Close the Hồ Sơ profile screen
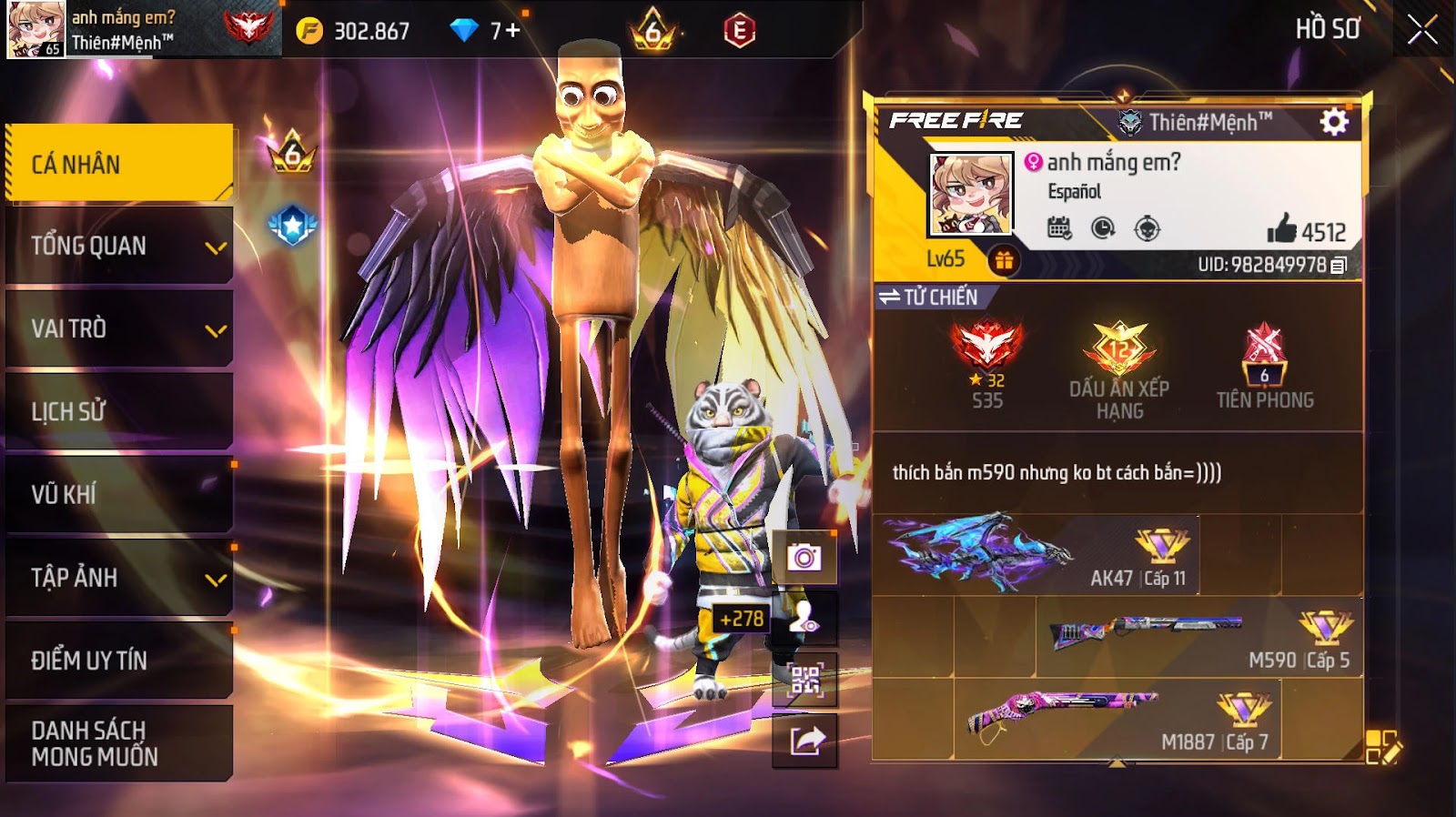Screen dimensions: 1456x817 (1421, 30)
